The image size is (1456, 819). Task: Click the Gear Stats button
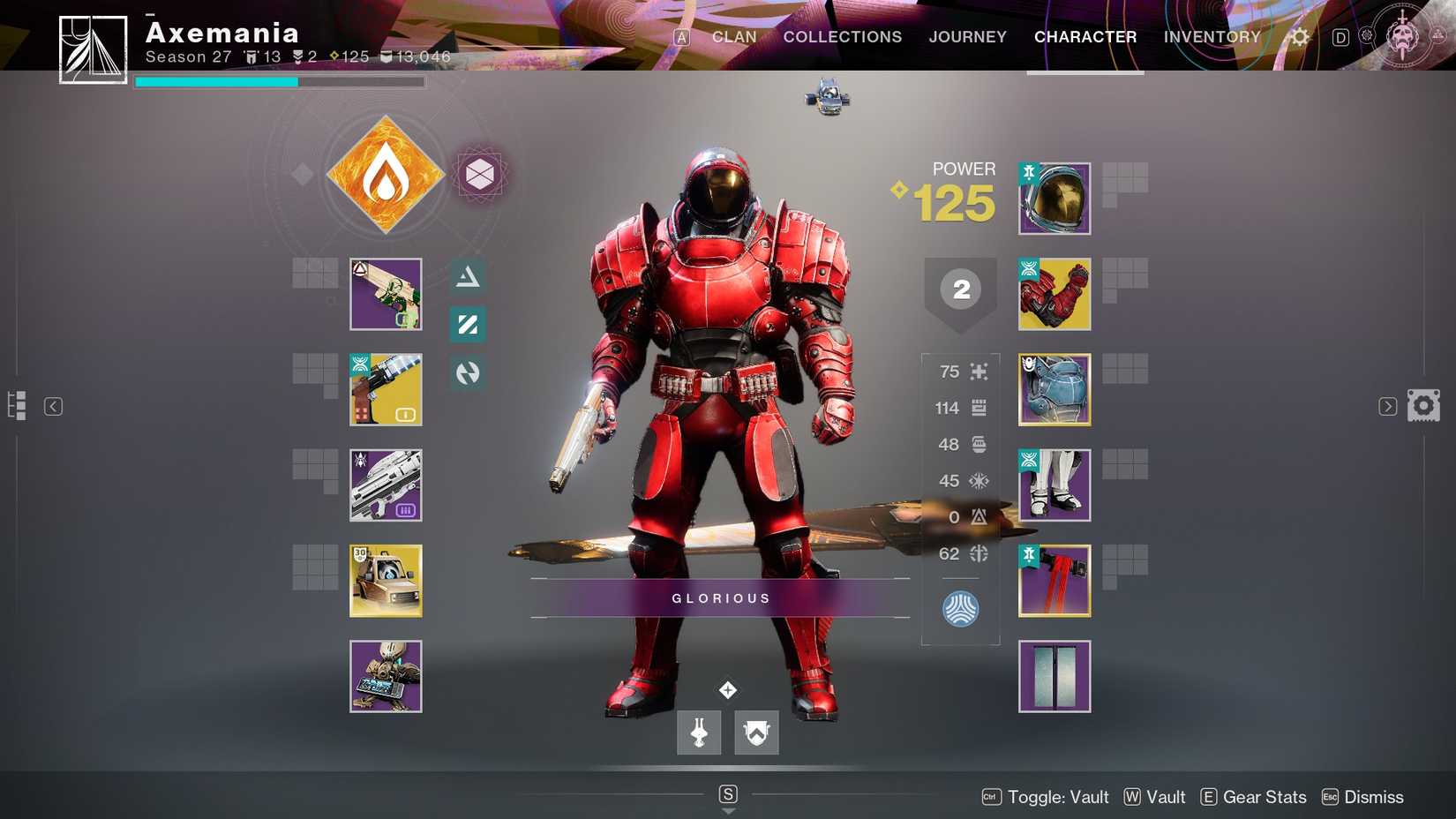[1264, 796]
